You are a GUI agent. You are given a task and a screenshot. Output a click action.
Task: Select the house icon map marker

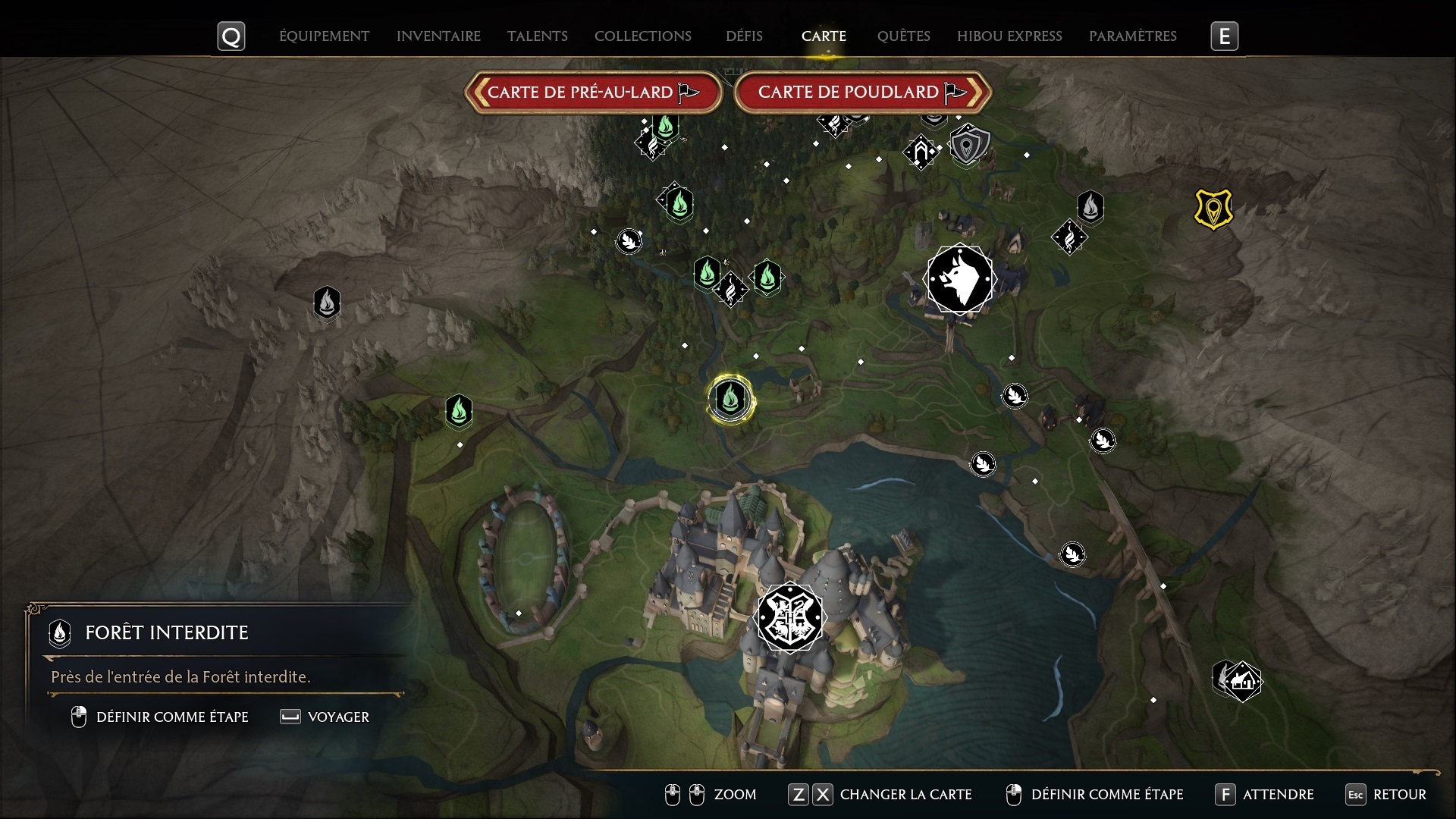[x=1241, y=681]
